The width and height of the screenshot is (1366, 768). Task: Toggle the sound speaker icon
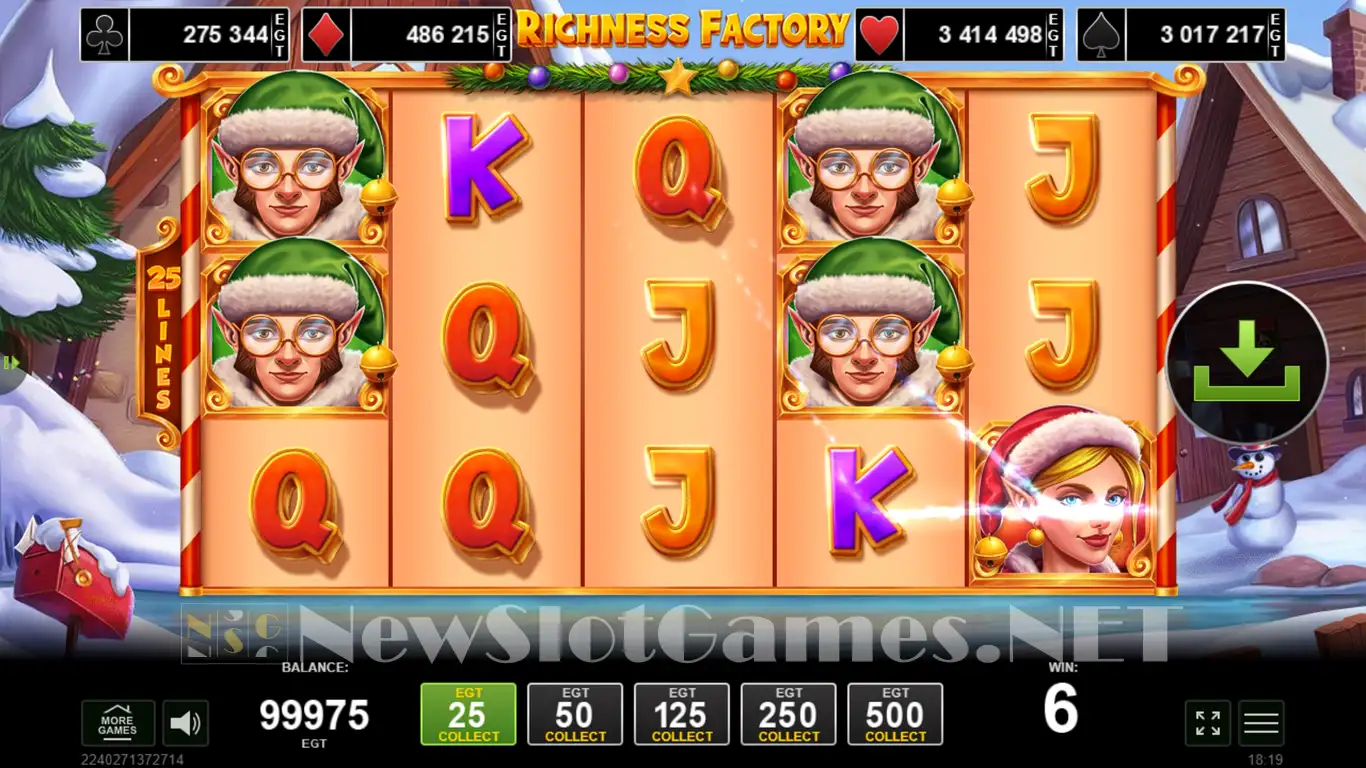[184, 723]
